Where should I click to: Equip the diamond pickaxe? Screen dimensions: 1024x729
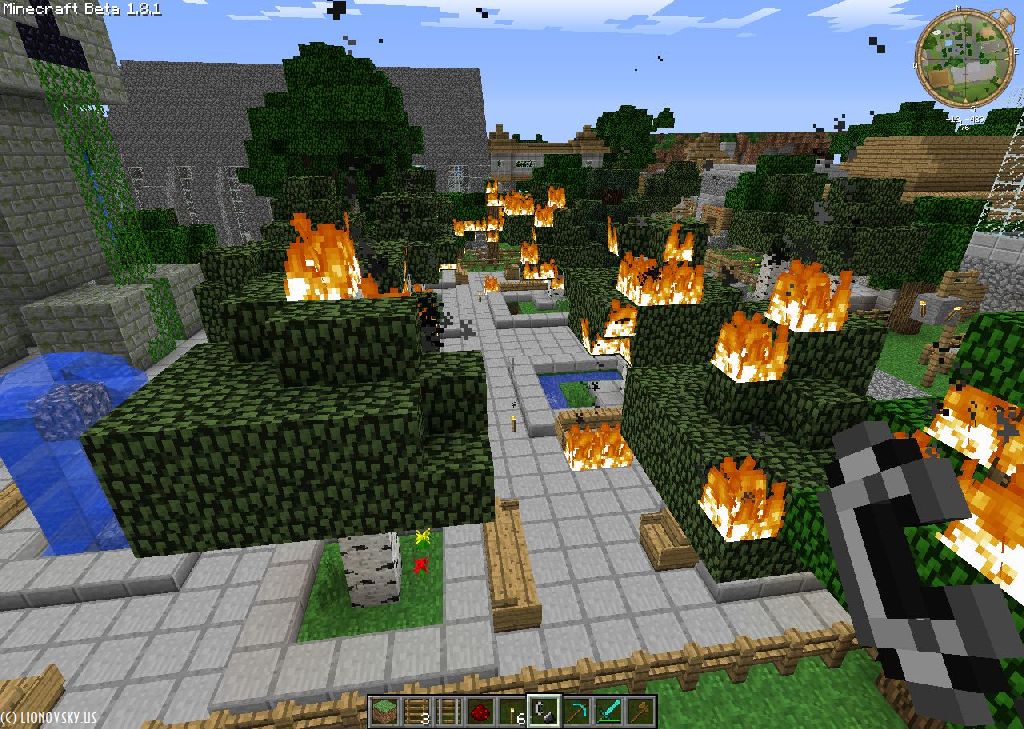tap(576, 712)
